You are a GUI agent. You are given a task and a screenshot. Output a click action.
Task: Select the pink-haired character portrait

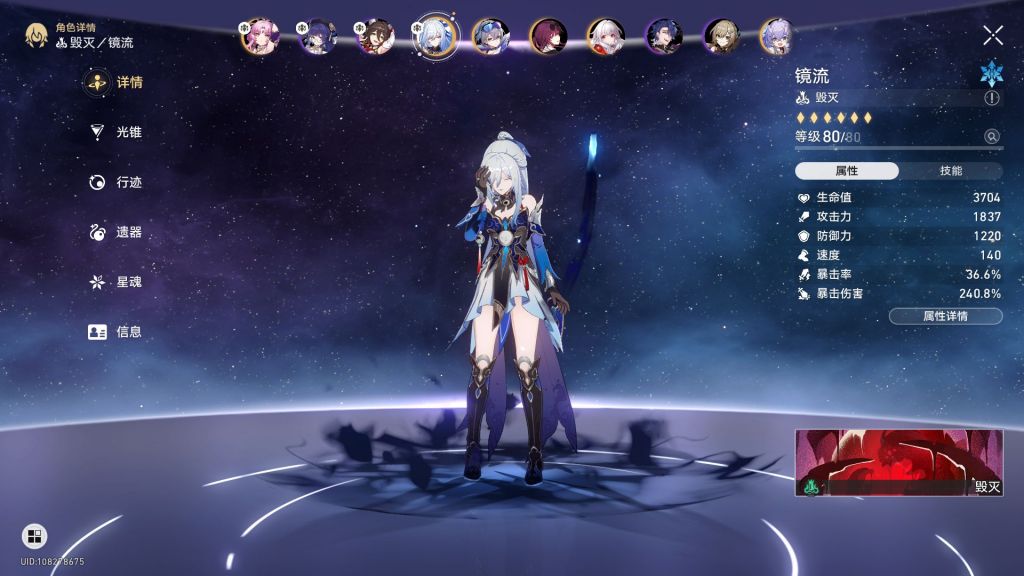pyautogui.click(x=259, y=37)
